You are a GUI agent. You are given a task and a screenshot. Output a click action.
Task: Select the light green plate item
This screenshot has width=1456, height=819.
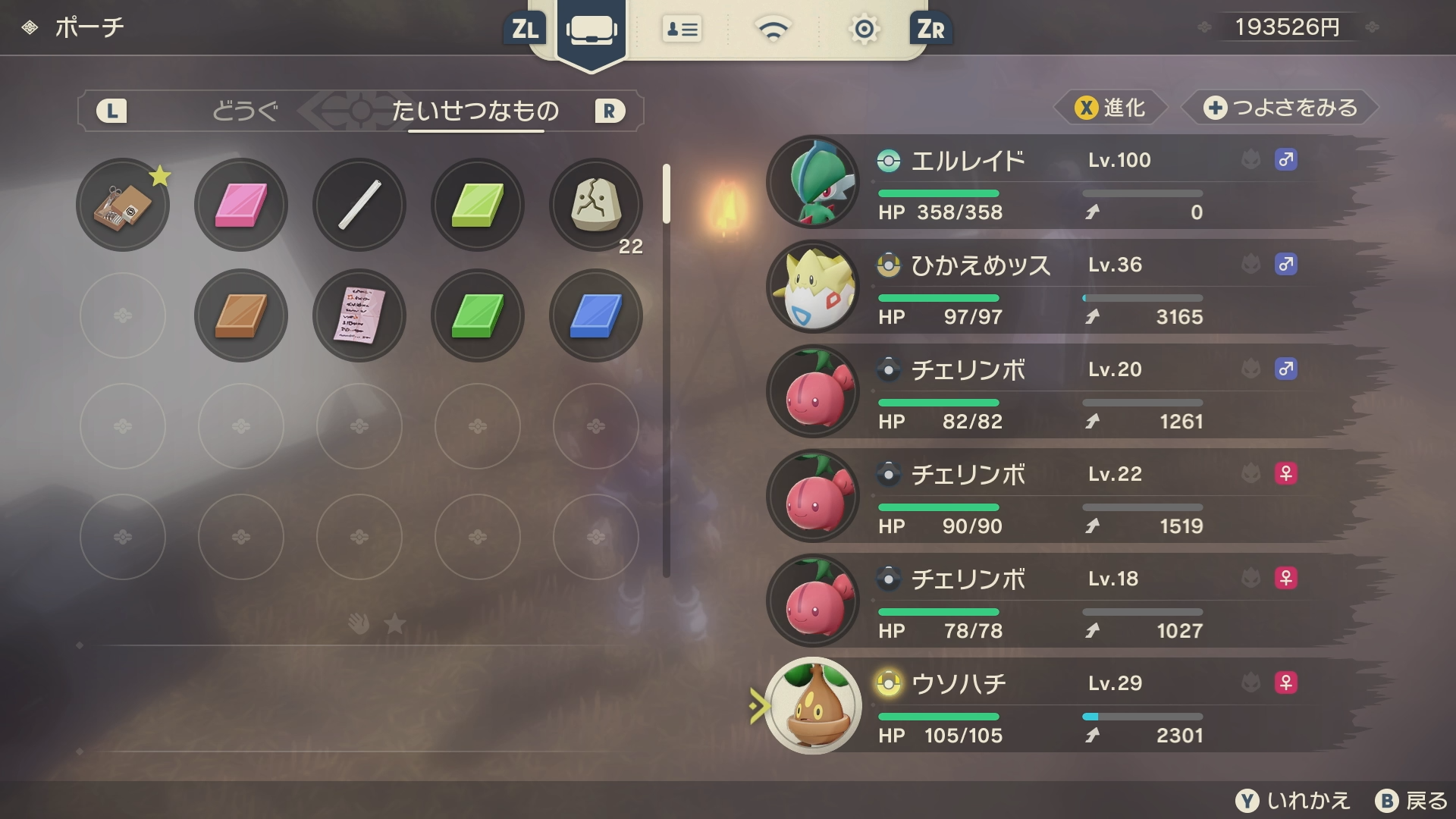click(x=478, y=205)
